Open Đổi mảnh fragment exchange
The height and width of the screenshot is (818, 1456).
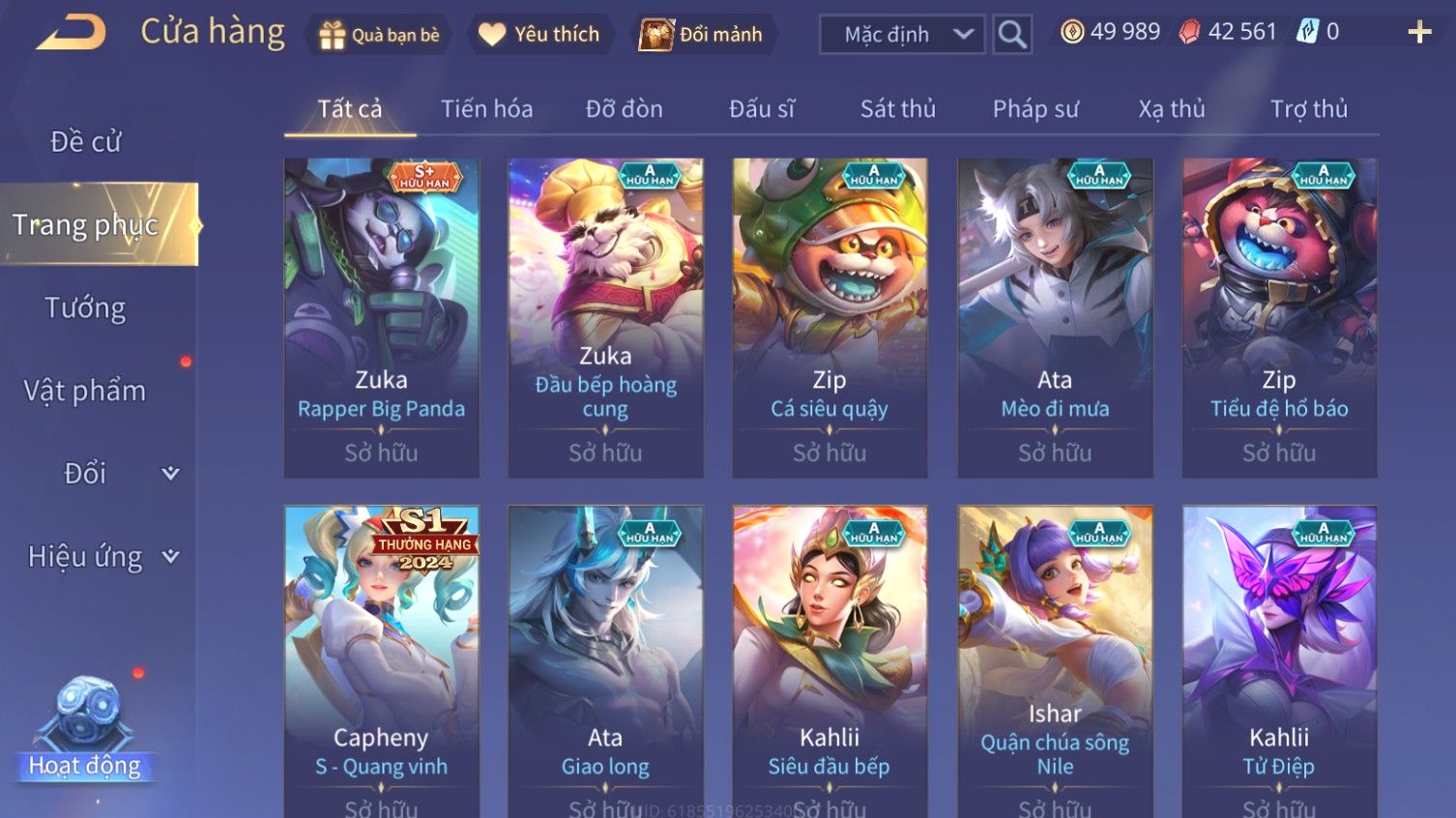pyautogui.click(x=702, y=35)
